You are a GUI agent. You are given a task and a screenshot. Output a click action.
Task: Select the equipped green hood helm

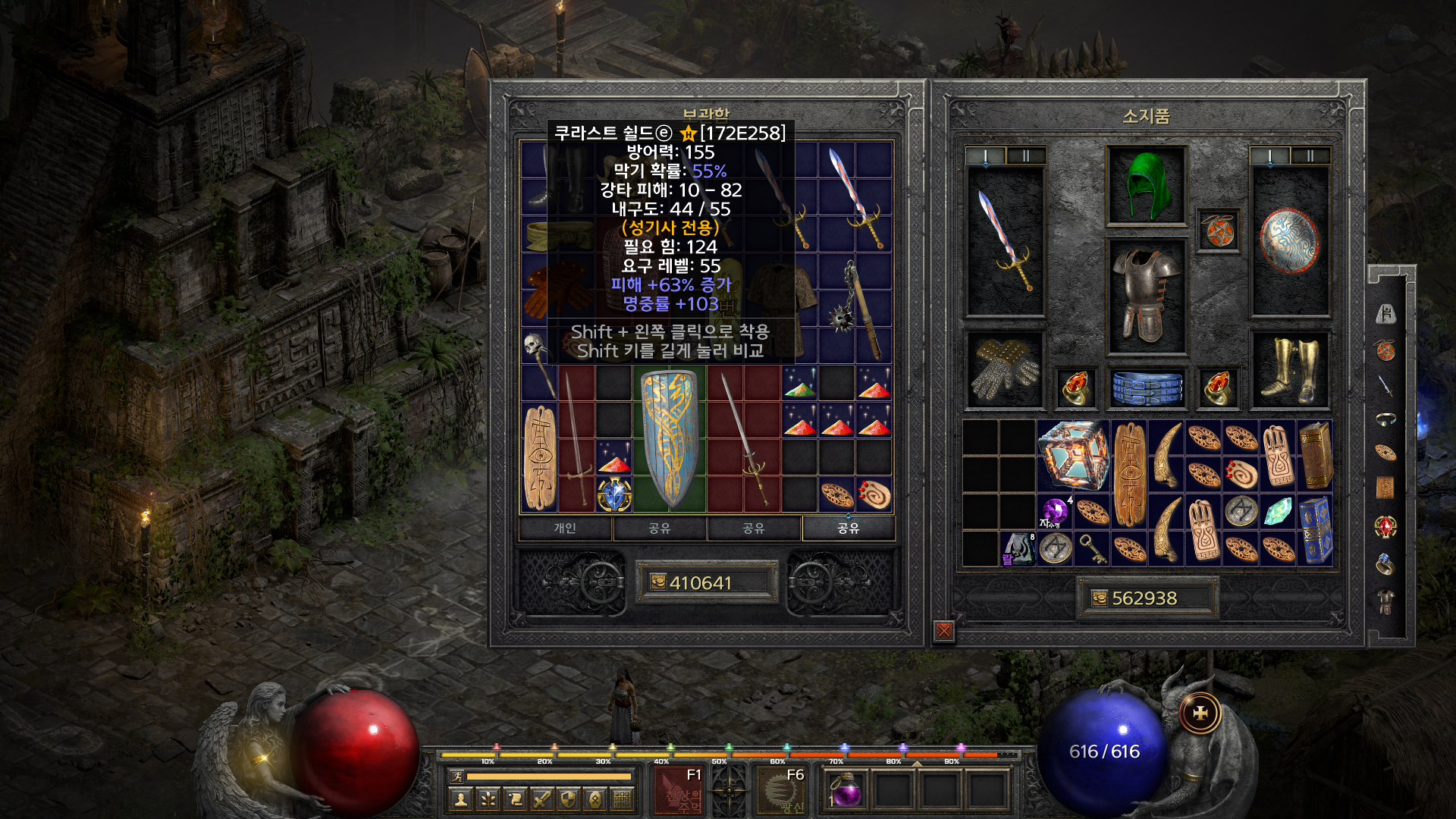pos(1146,186)
